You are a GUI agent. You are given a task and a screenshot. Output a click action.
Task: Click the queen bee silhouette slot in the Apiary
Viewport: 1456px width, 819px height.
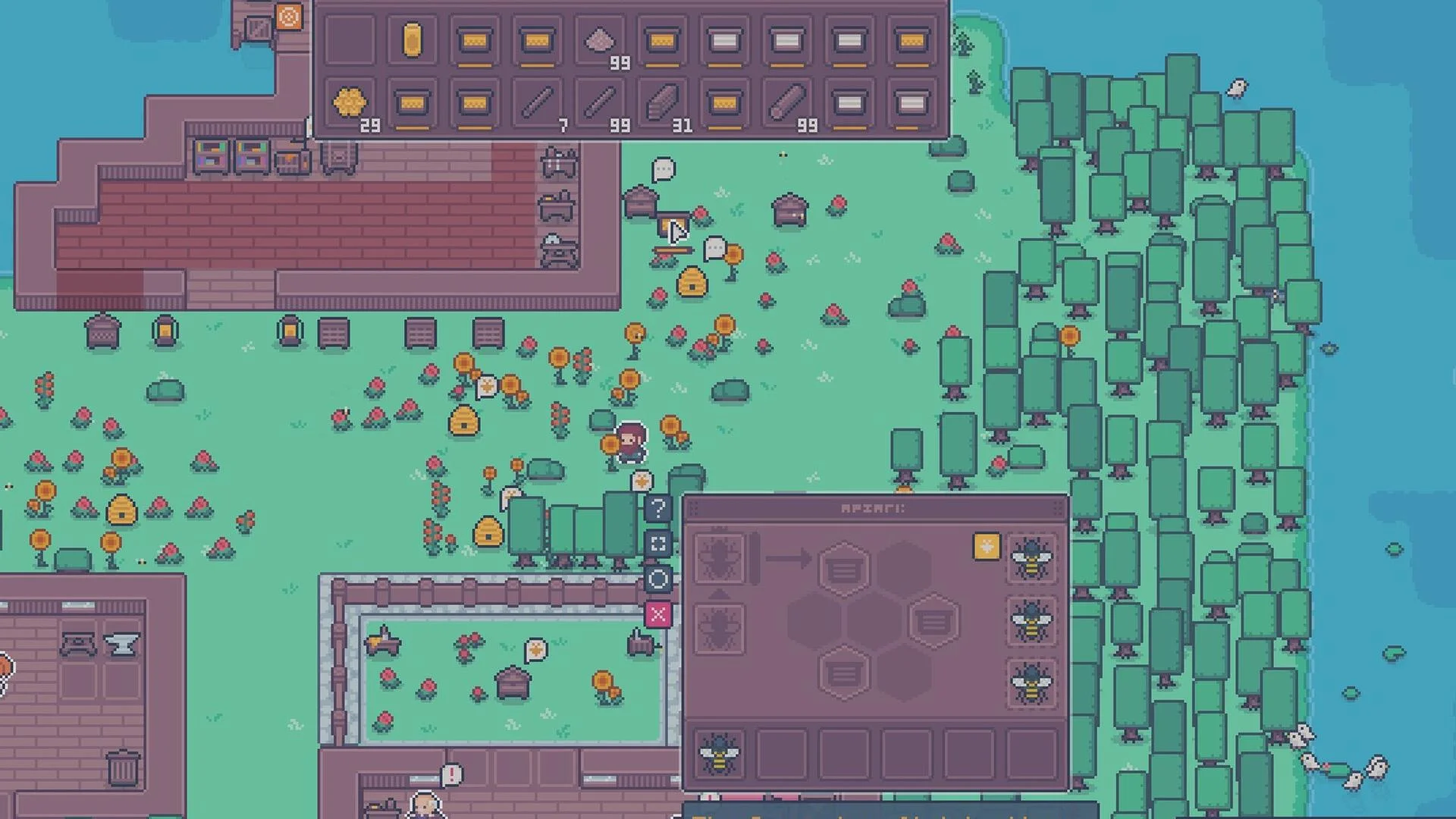click(719, 558)
